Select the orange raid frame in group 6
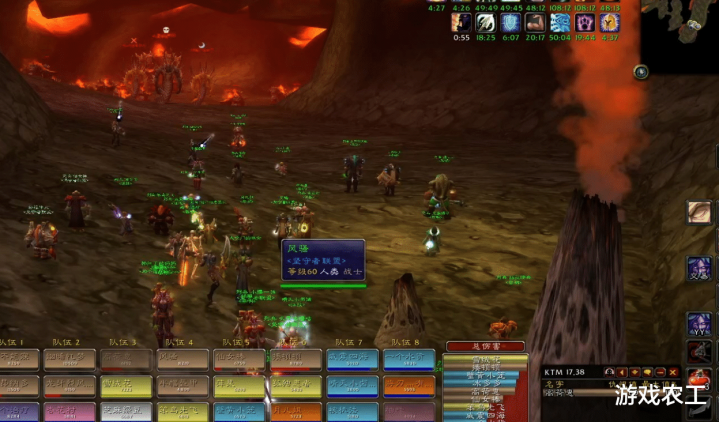This screenshot has width=719, height=422. click(296, 410)
